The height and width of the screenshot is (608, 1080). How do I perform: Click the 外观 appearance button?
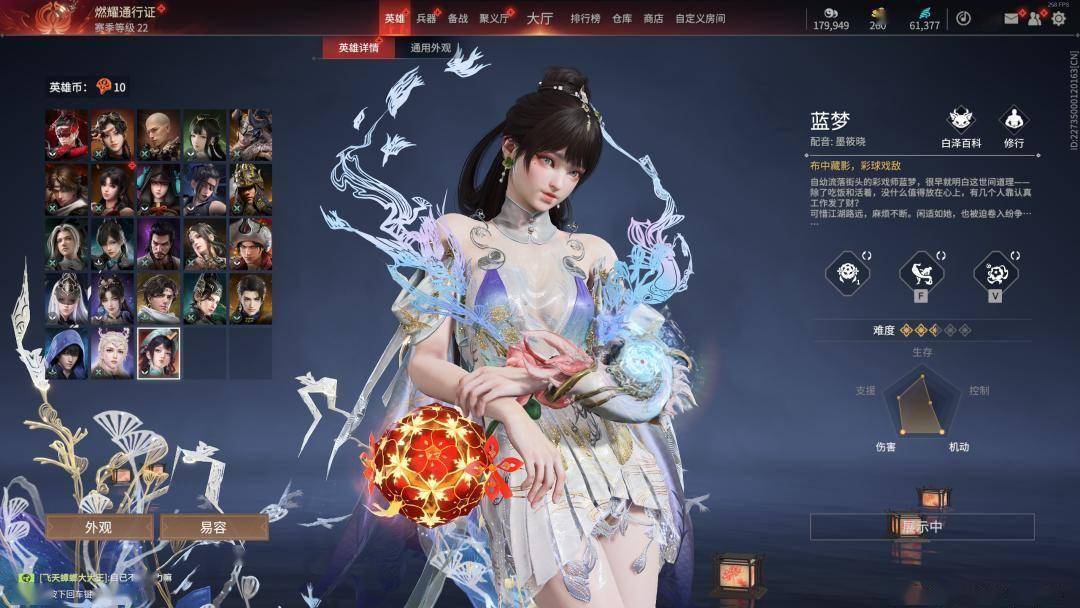click(98, 527)
